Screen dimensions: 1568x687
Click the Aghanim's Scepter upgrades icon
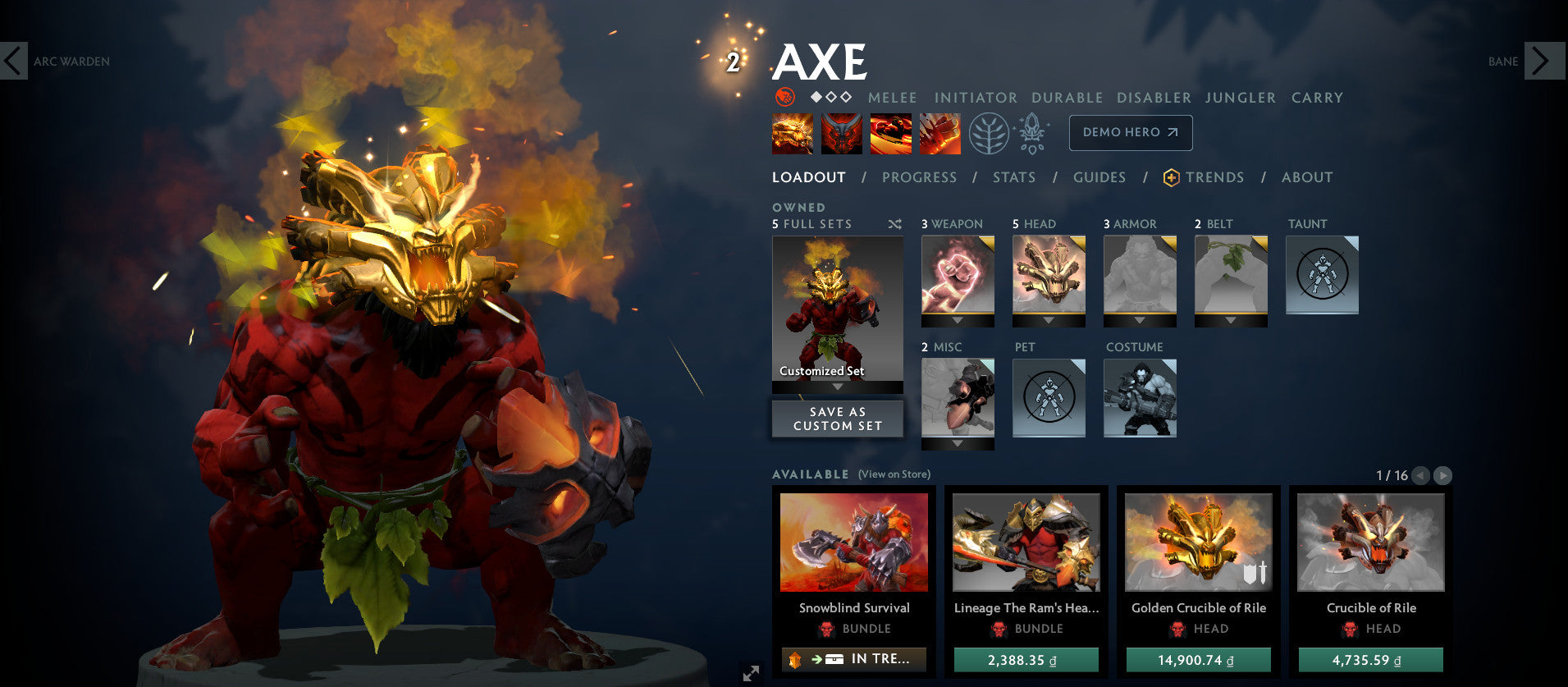pyautogui.click(x=1031, y=133)
